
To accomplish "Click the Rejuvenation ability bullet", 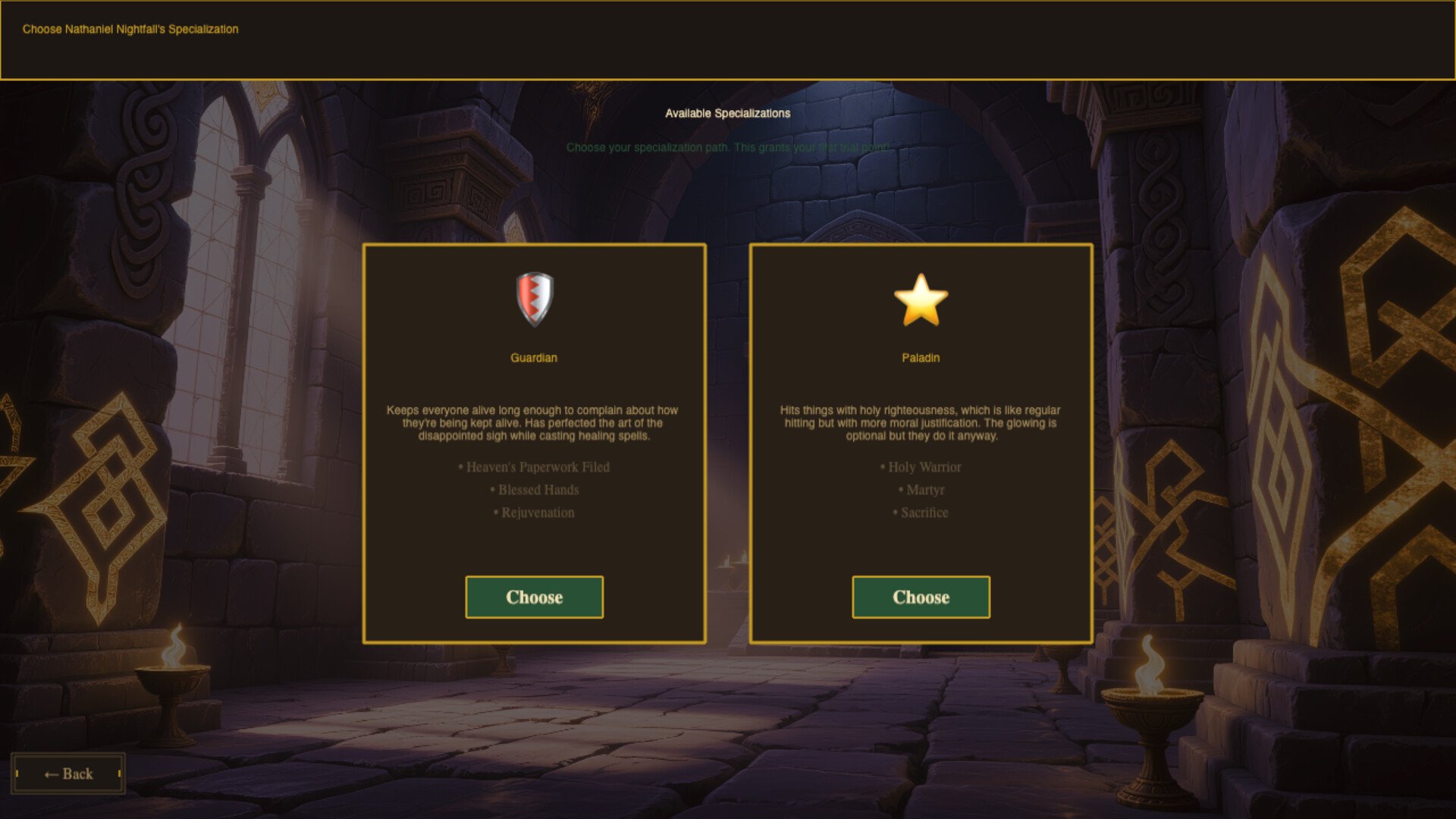I will tap(534, 513).
